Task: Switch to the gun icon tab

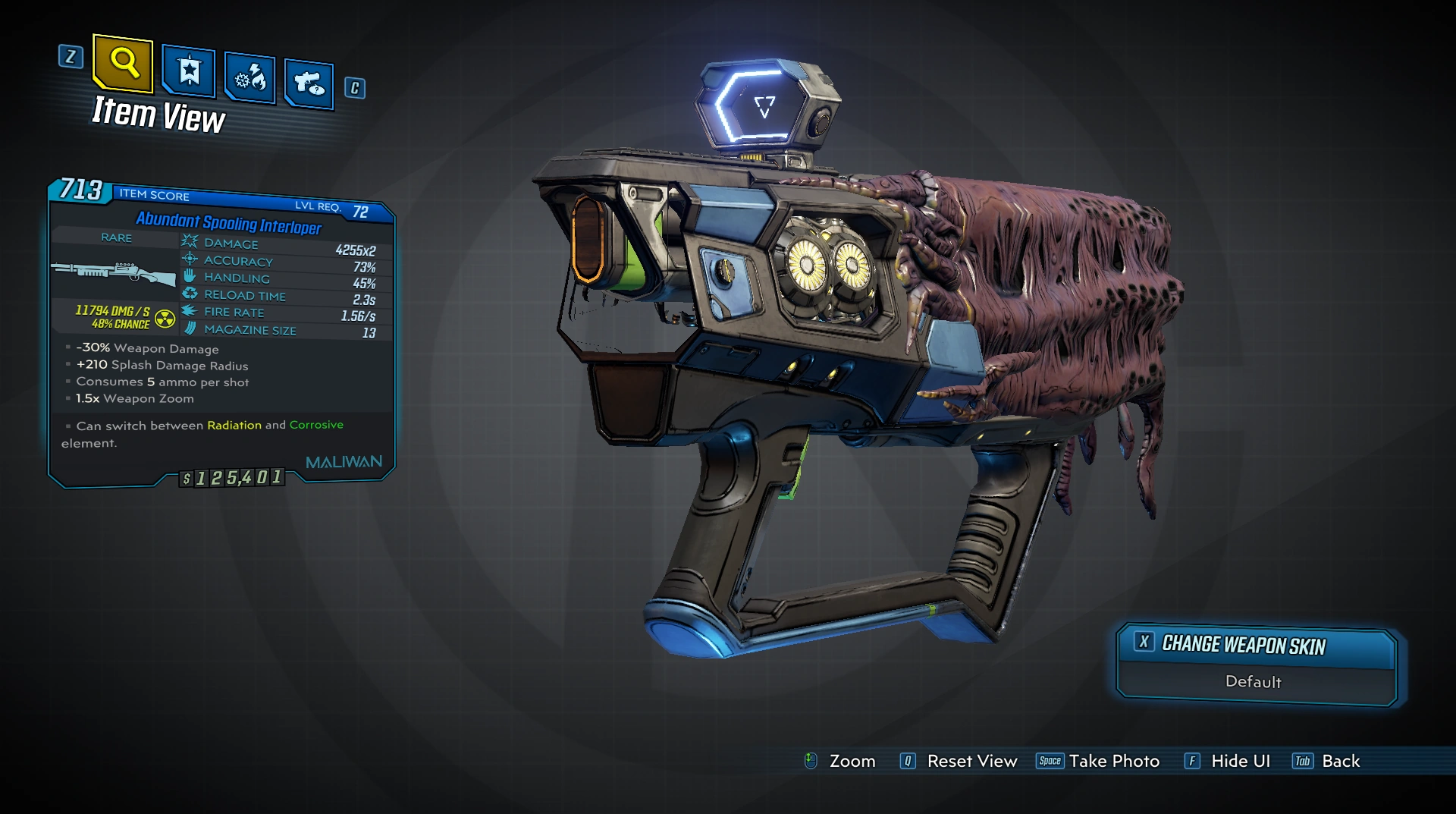Action: [x=309, y=83]
